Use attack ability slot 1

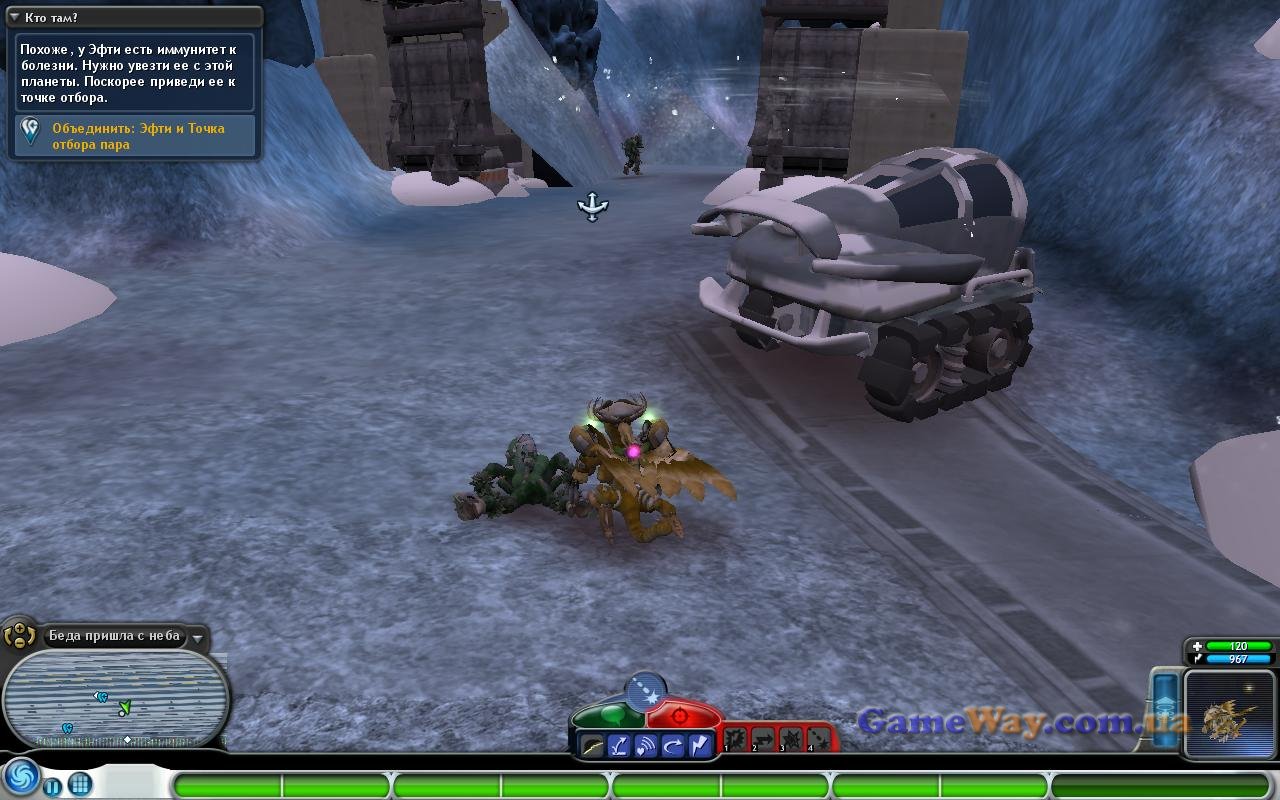(736, 739)
